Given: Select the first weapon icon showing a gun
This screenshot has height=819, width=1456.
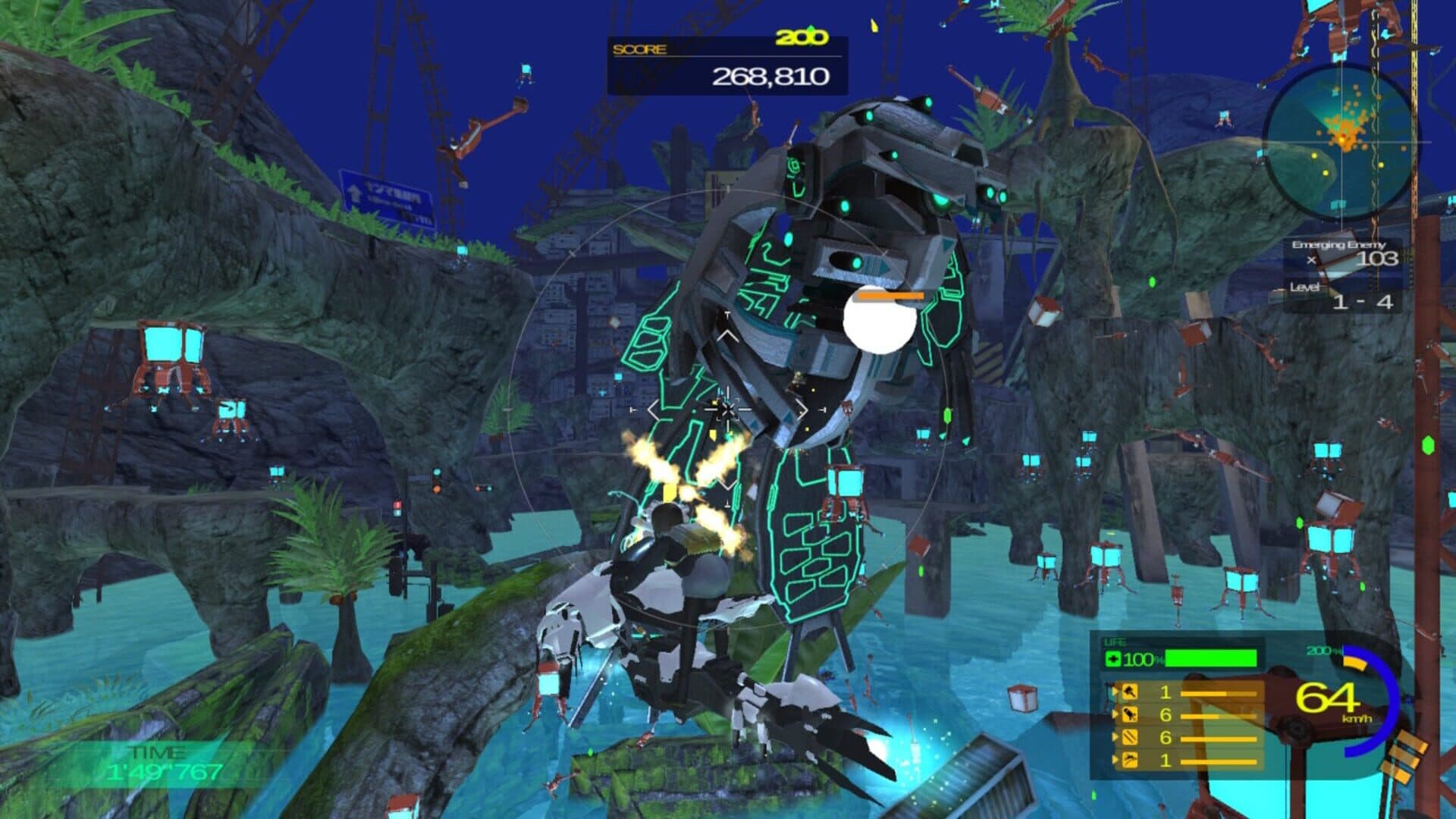Looking at the screenshot, I should click(x=1130, y=692).
